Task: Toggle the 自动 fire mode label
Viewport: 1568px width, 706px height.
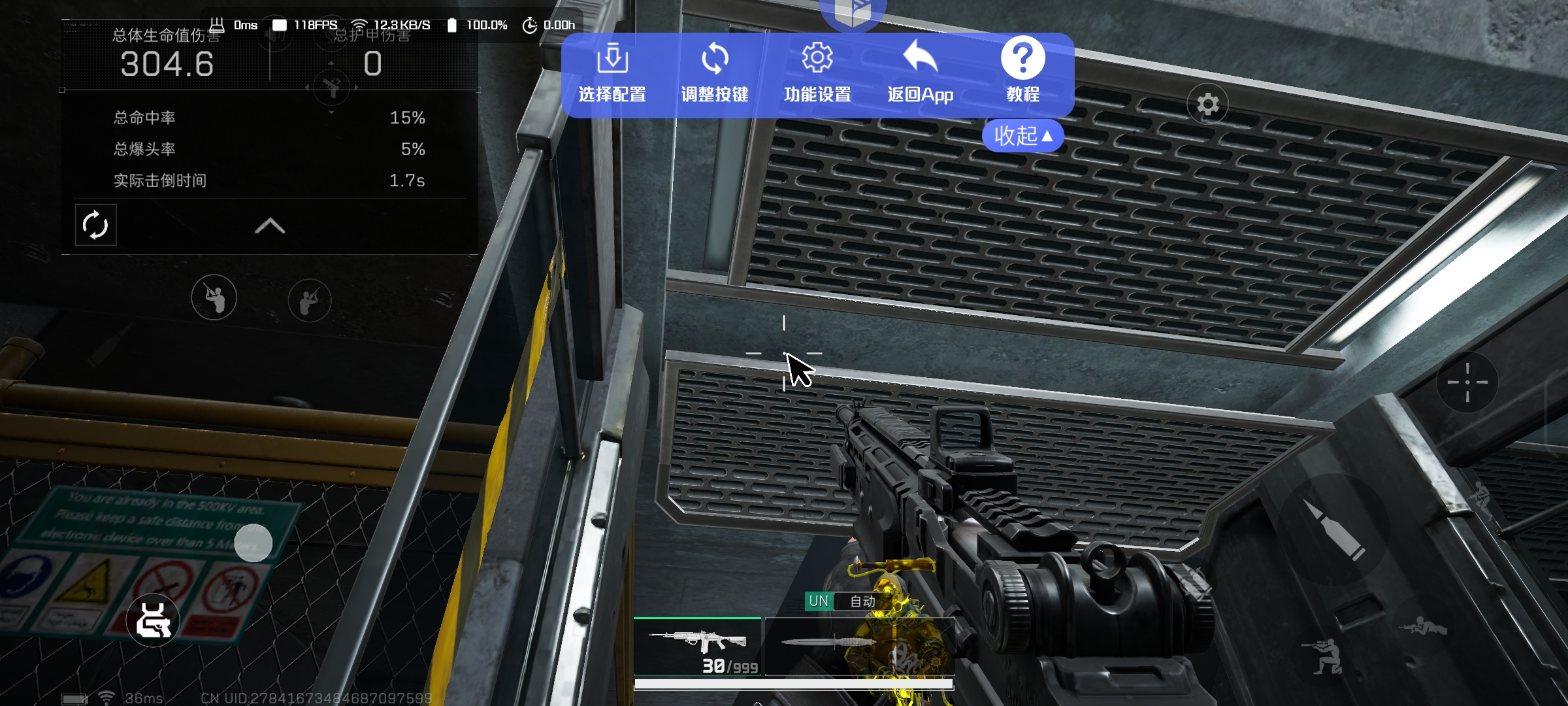Action: click(x=862, y=601)
